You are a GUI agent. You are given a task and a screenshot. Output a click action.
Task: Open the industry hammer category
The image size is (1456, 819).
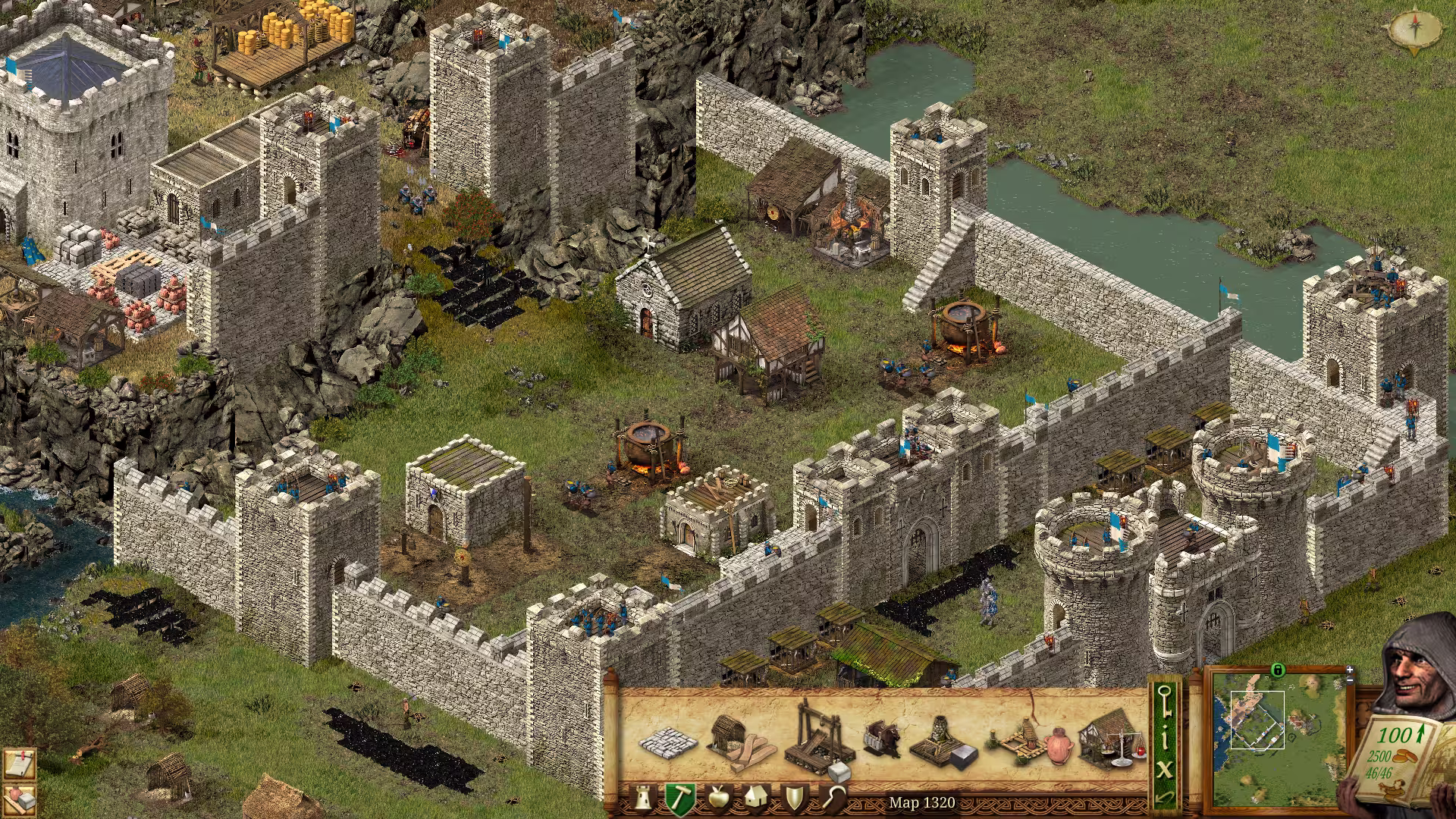tap(680, 799)
